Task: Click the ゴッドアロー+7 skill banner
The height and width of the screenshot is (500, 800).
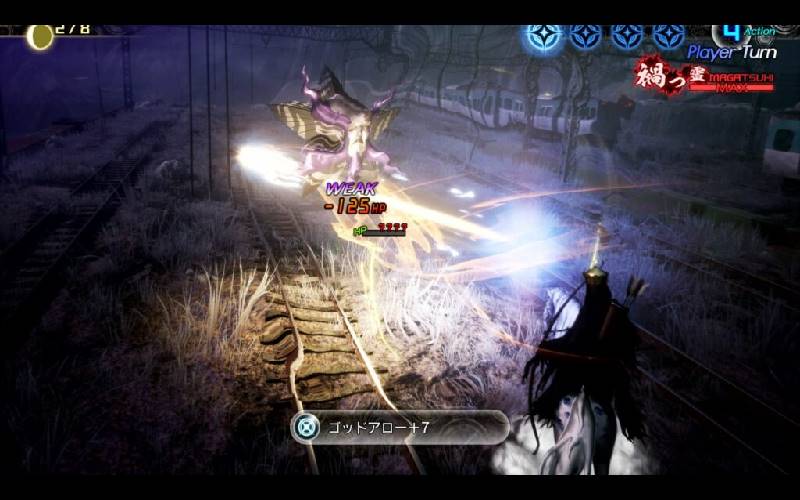Action: pos(399,428)
